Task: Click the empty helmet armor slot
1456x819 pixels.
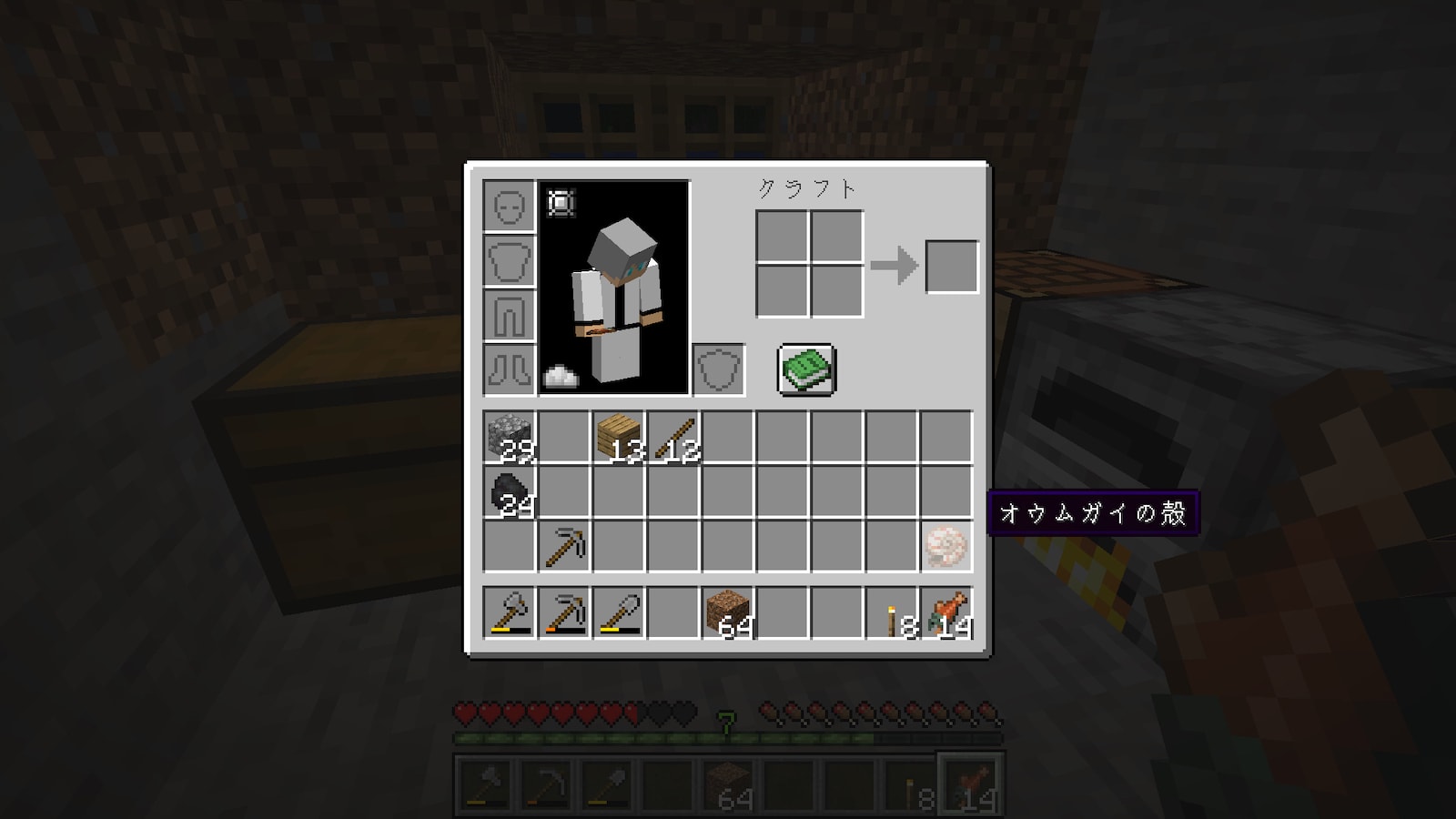Action: [510, 207]
